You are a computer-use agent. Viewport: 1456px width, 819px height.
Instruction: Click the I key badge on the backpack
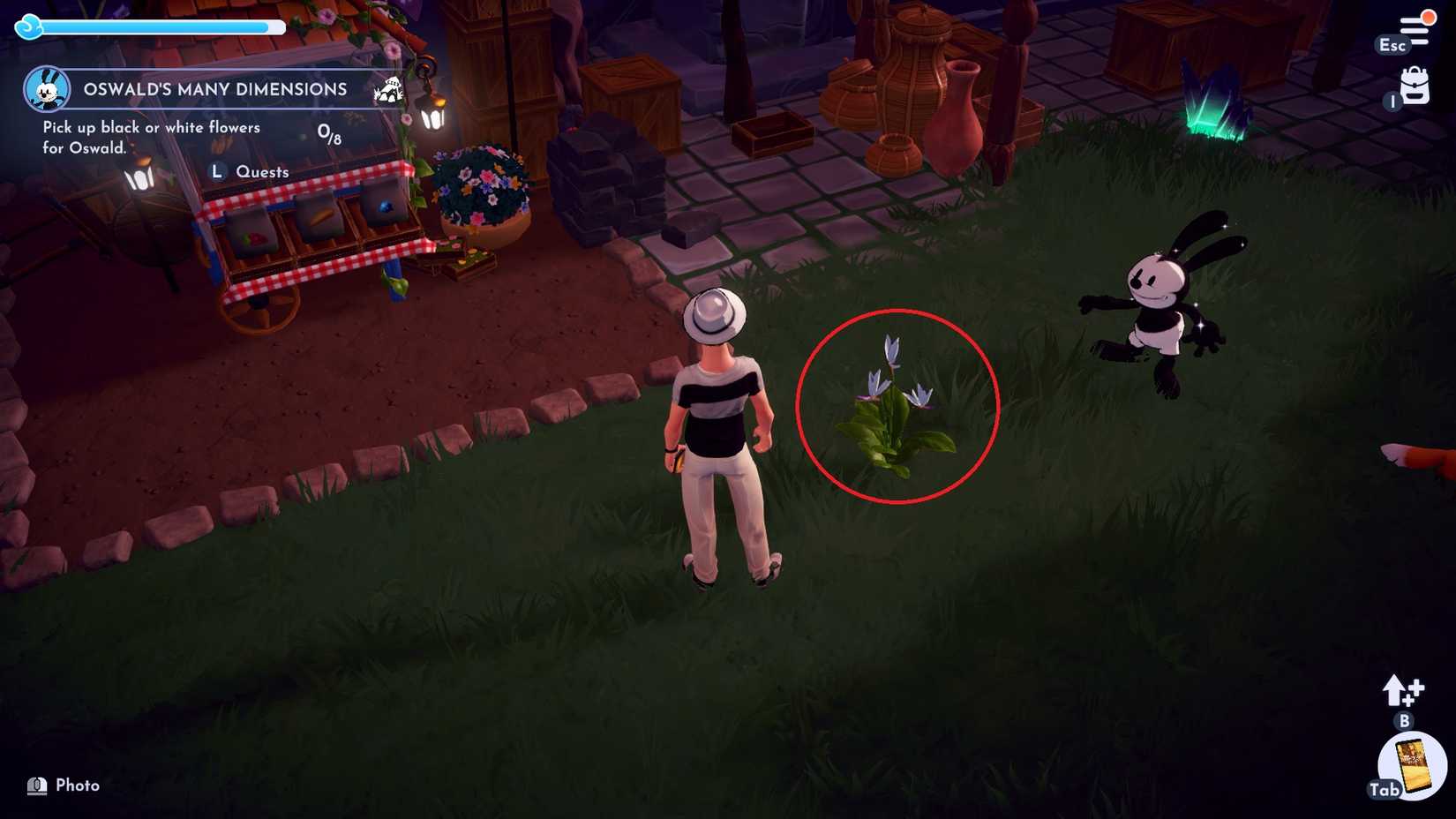1392,101
